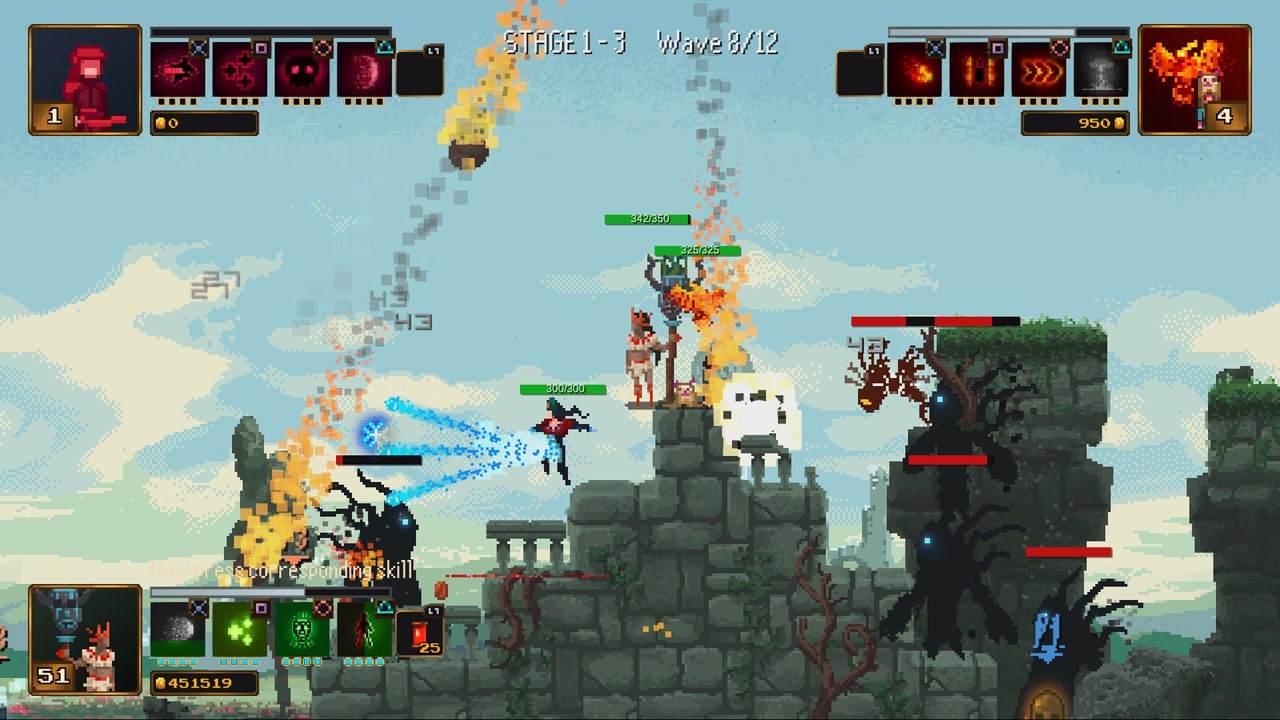Select the fiery chevron wave ability icon
This screenshot has height=720, width=1280.
1041,72
